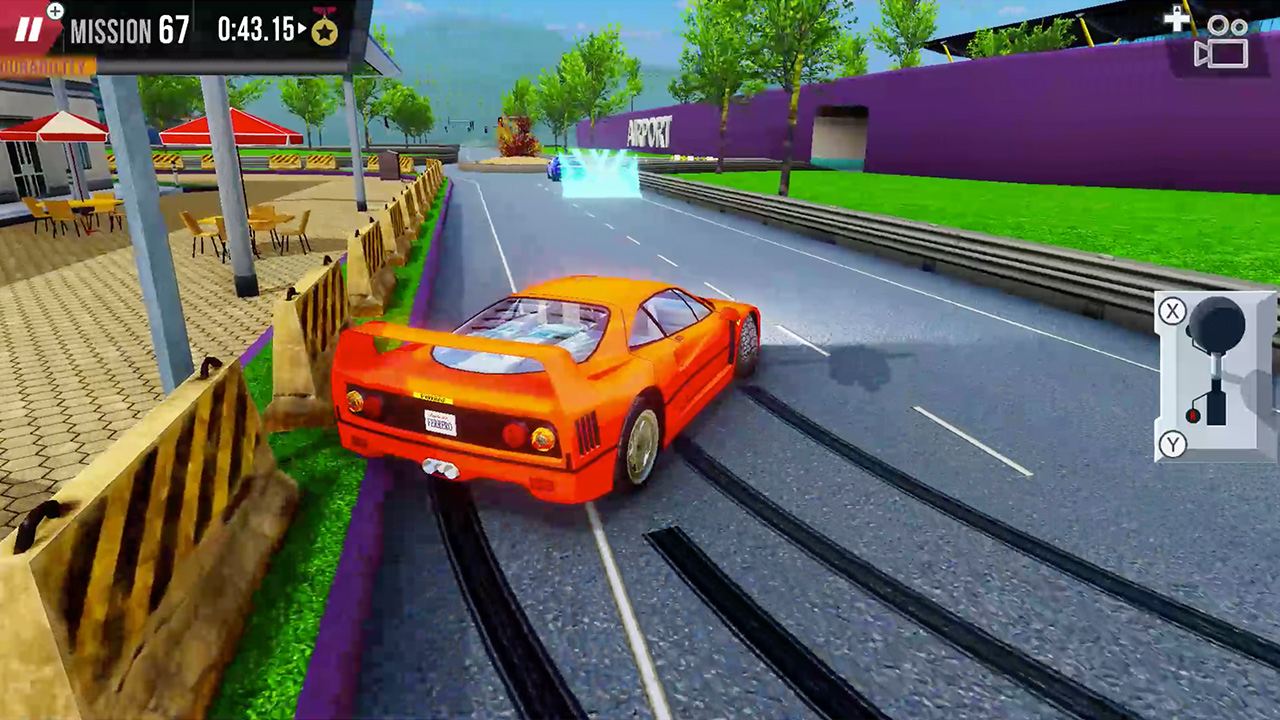Click the AIRPORT sign on the purple wall
This screenshot has width=1280, height=720.
click(x=649, y=131)
